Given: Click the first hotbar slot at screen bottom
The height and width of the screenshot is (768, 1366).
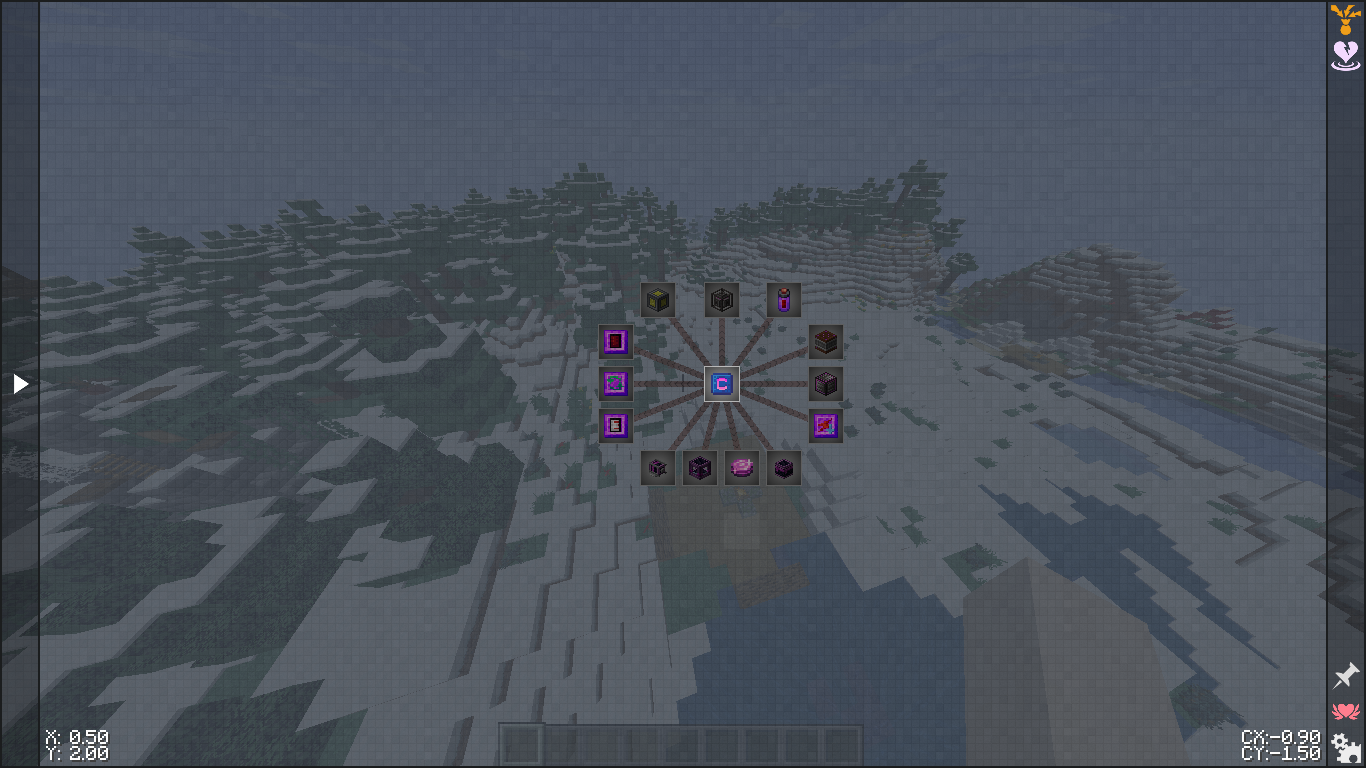Looking at the screenshot, I should point(519,741).
